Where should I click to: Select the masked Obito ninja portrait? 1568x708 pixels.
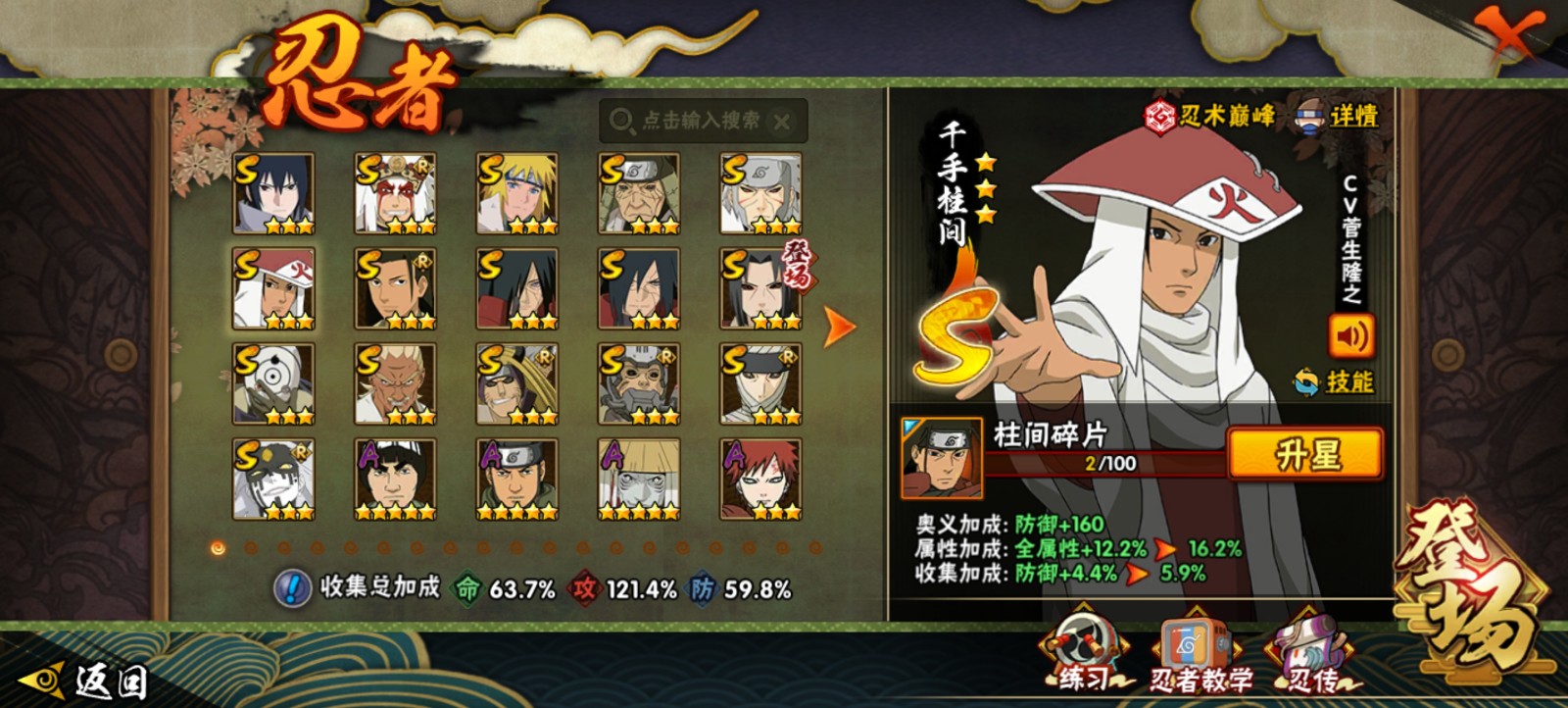273,383
